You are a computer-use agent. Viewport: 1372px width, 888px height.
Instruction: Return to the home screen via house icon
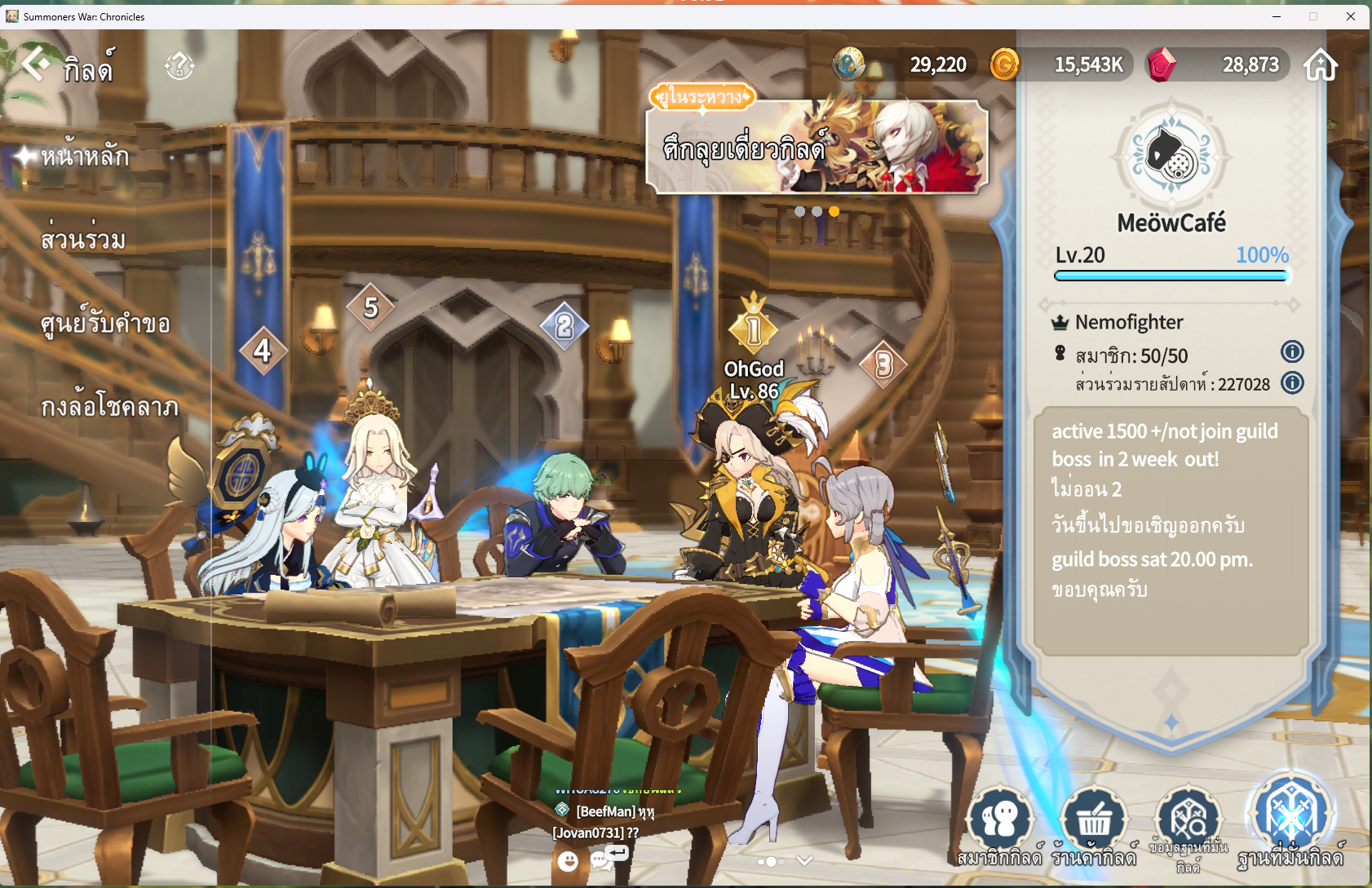1321,64
